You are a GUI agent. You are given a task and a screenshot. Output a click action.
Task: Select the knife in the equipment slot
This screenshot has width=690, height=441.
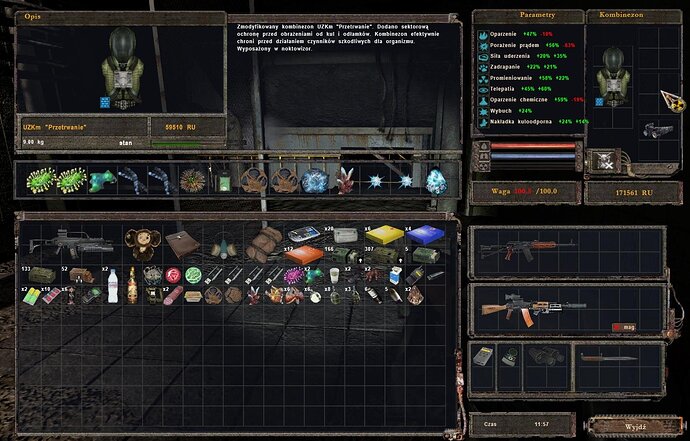606,358
